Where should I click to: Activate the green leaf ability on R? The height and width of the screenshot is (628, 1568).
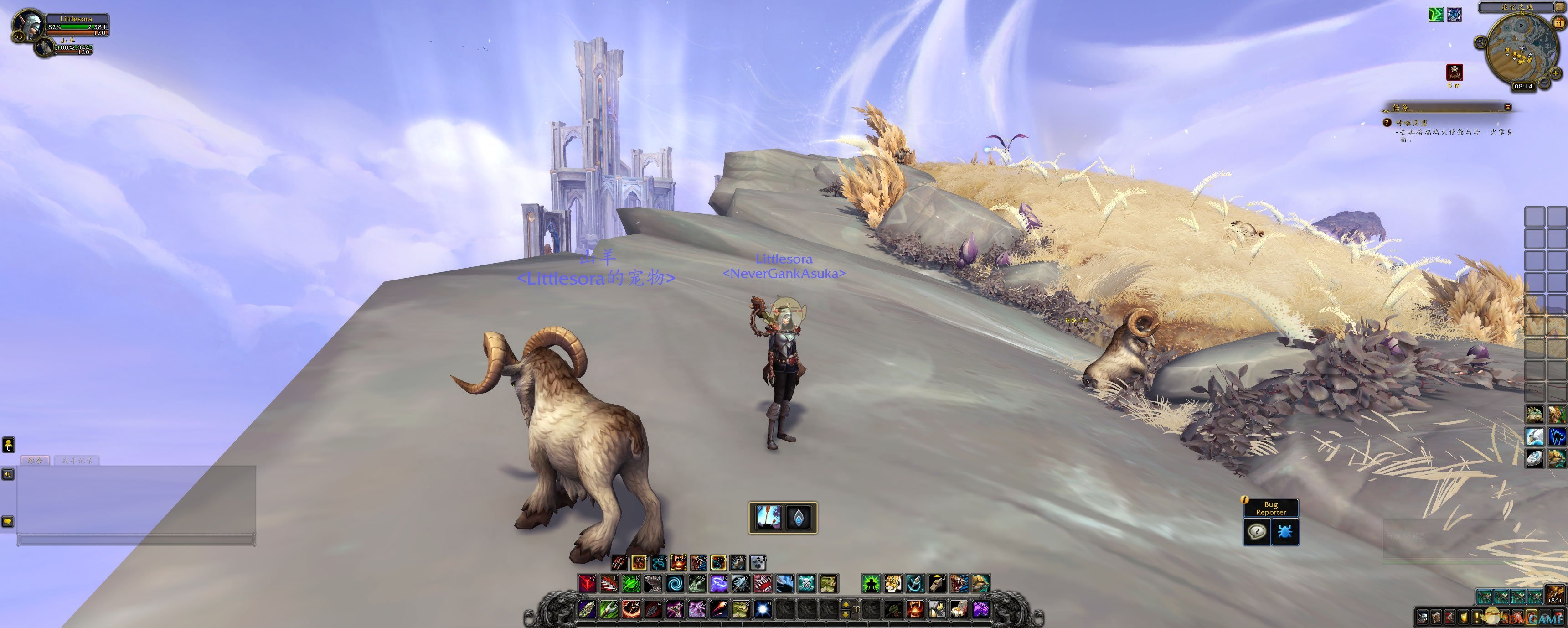click(630, 584)
